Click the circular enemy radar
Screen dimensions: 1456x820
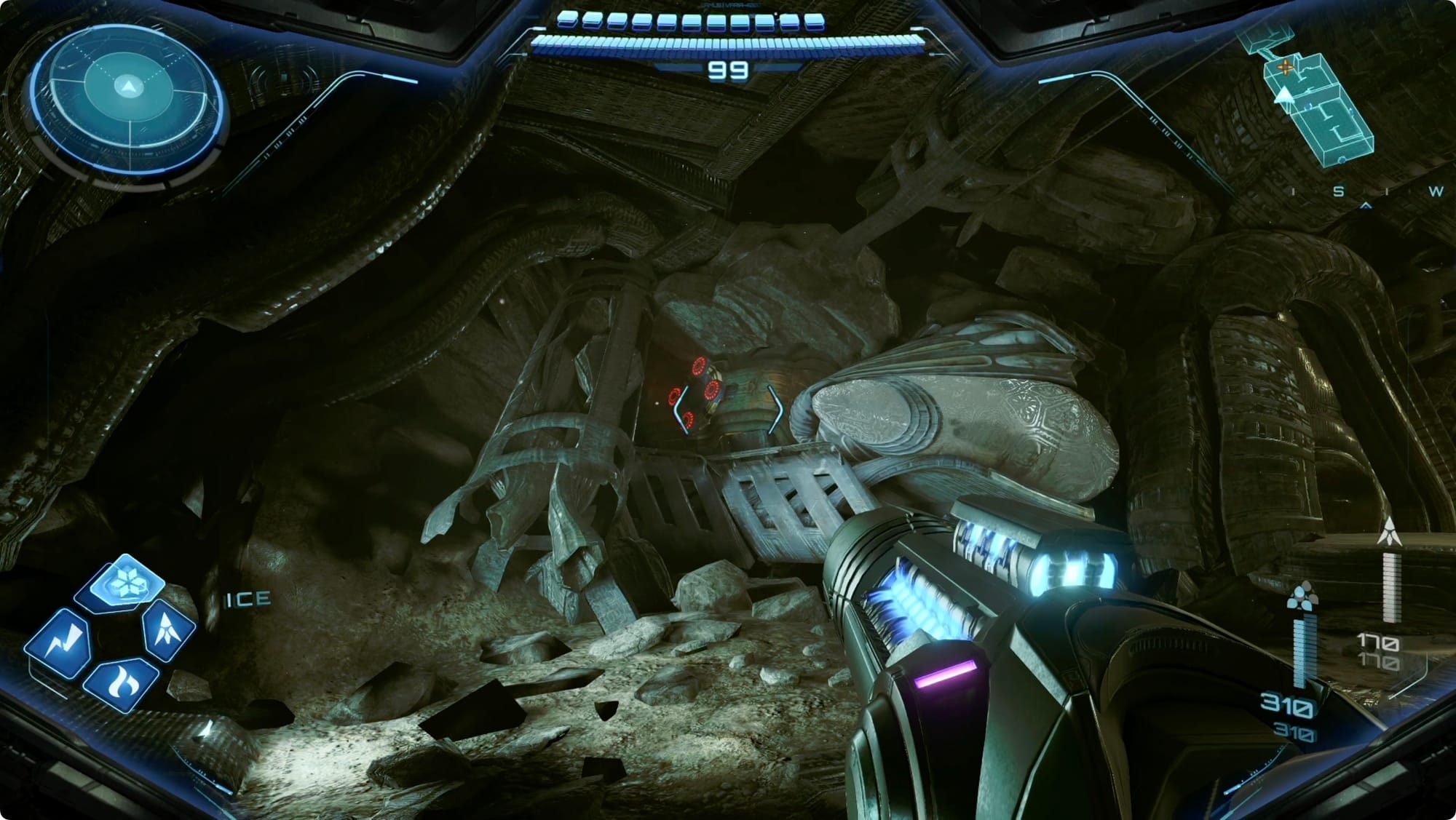tap(129, 90)
